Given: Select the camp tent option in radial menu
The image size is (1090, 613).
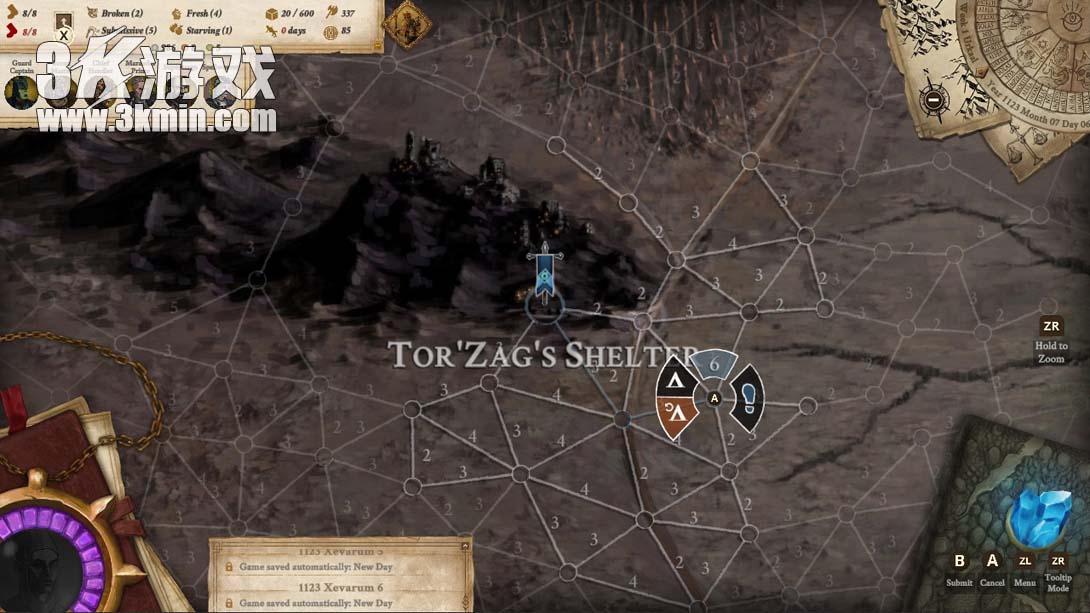Looking at the screenshot, I should pyautogui.click(x=677, y=381).
